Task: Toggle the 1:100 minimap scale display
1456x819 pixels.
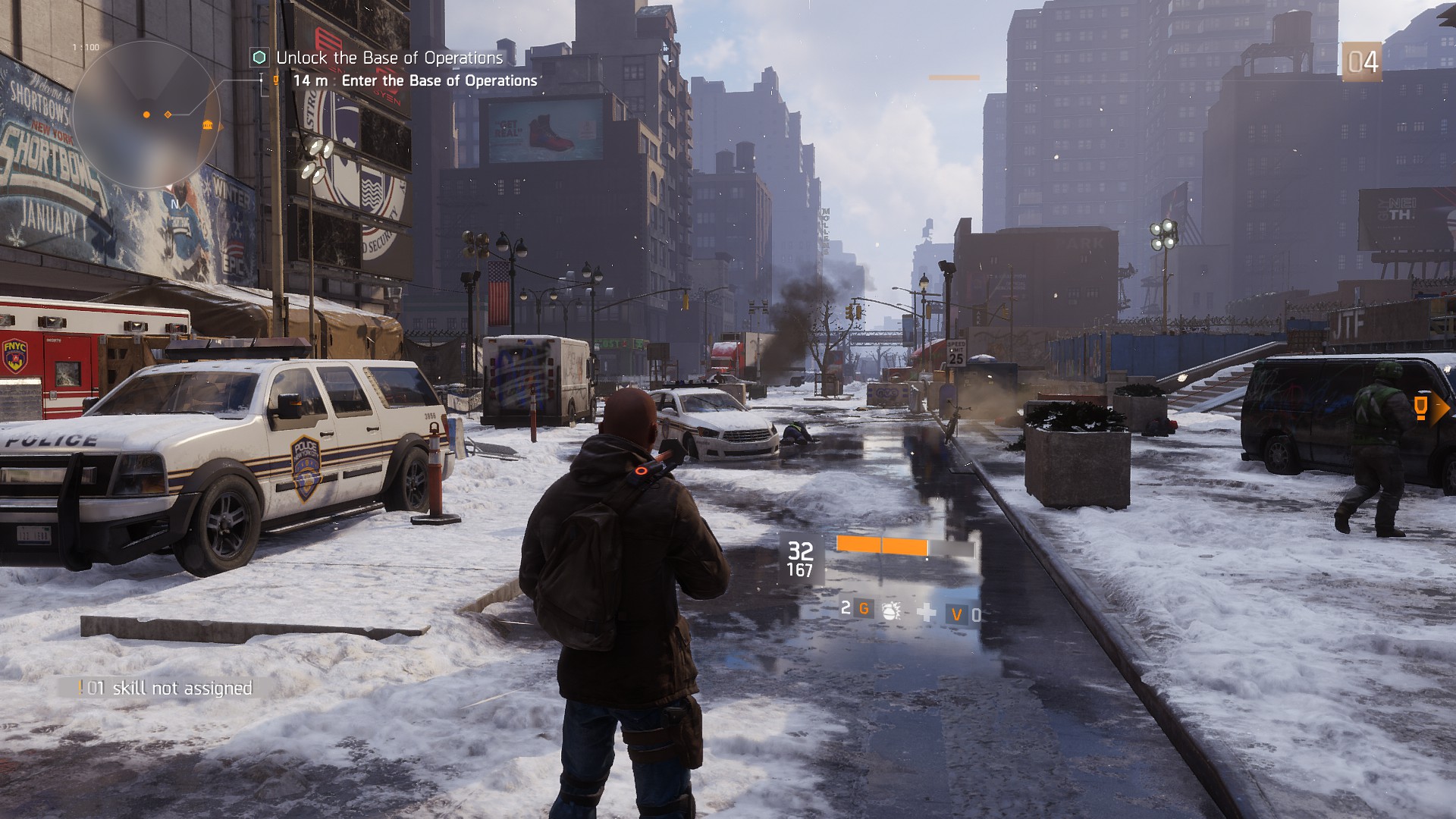Action: pos(86,46)
